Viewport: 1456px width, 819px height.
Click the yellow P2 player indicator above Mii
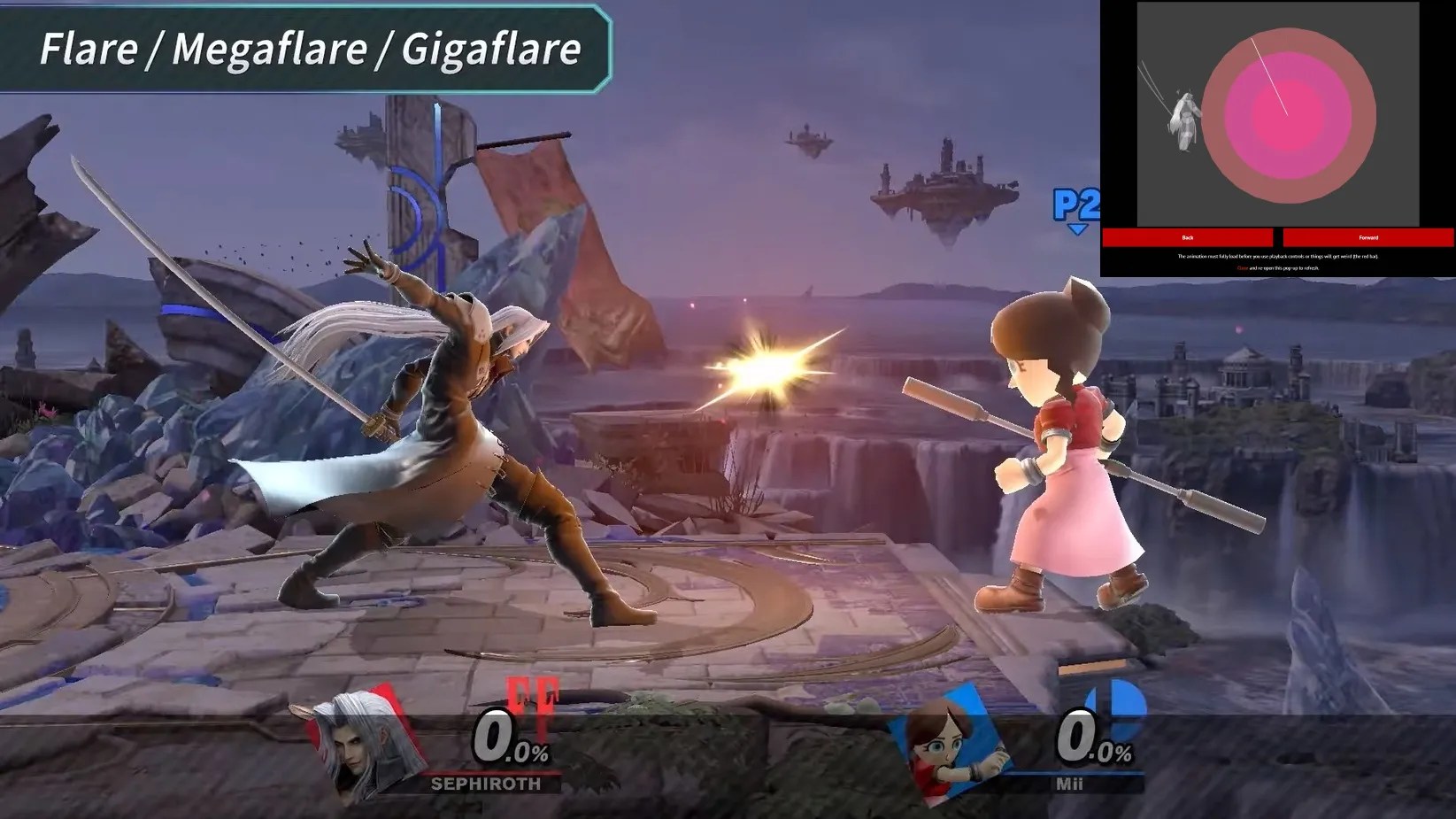point(1076,204)
